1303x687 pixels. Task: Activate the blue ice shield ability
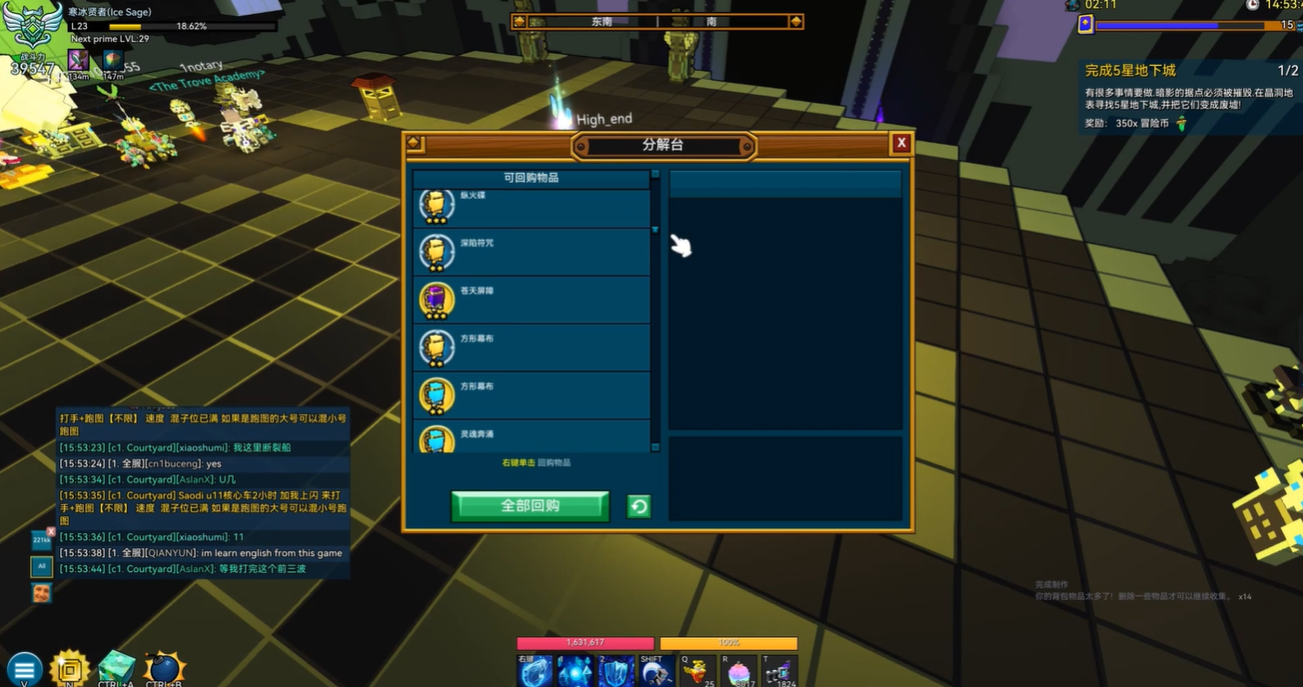tap(617, 672)
